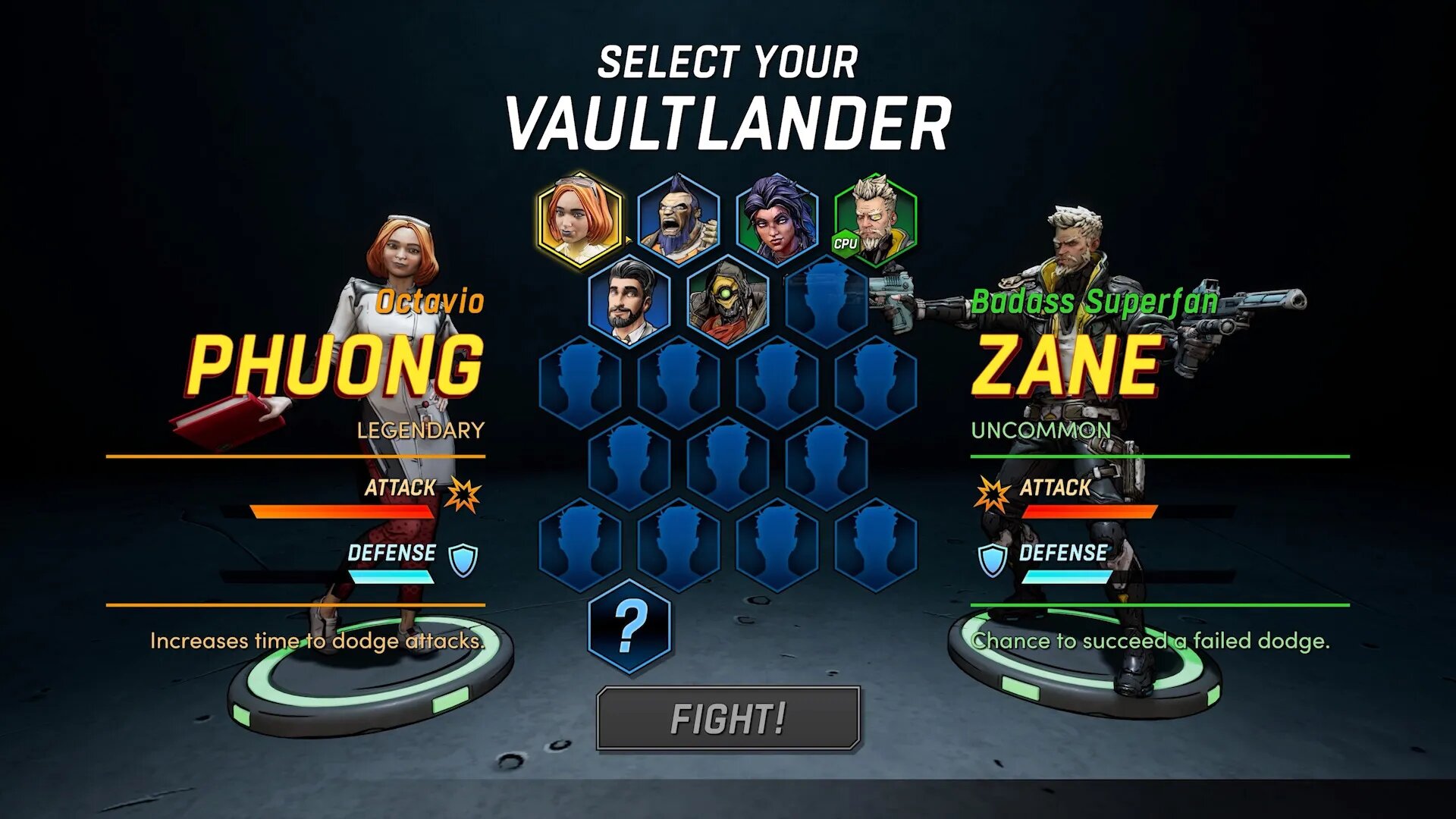Pick the random question mark hexagon
This screenshot has height=819, width=1456.
pos(629,626)
